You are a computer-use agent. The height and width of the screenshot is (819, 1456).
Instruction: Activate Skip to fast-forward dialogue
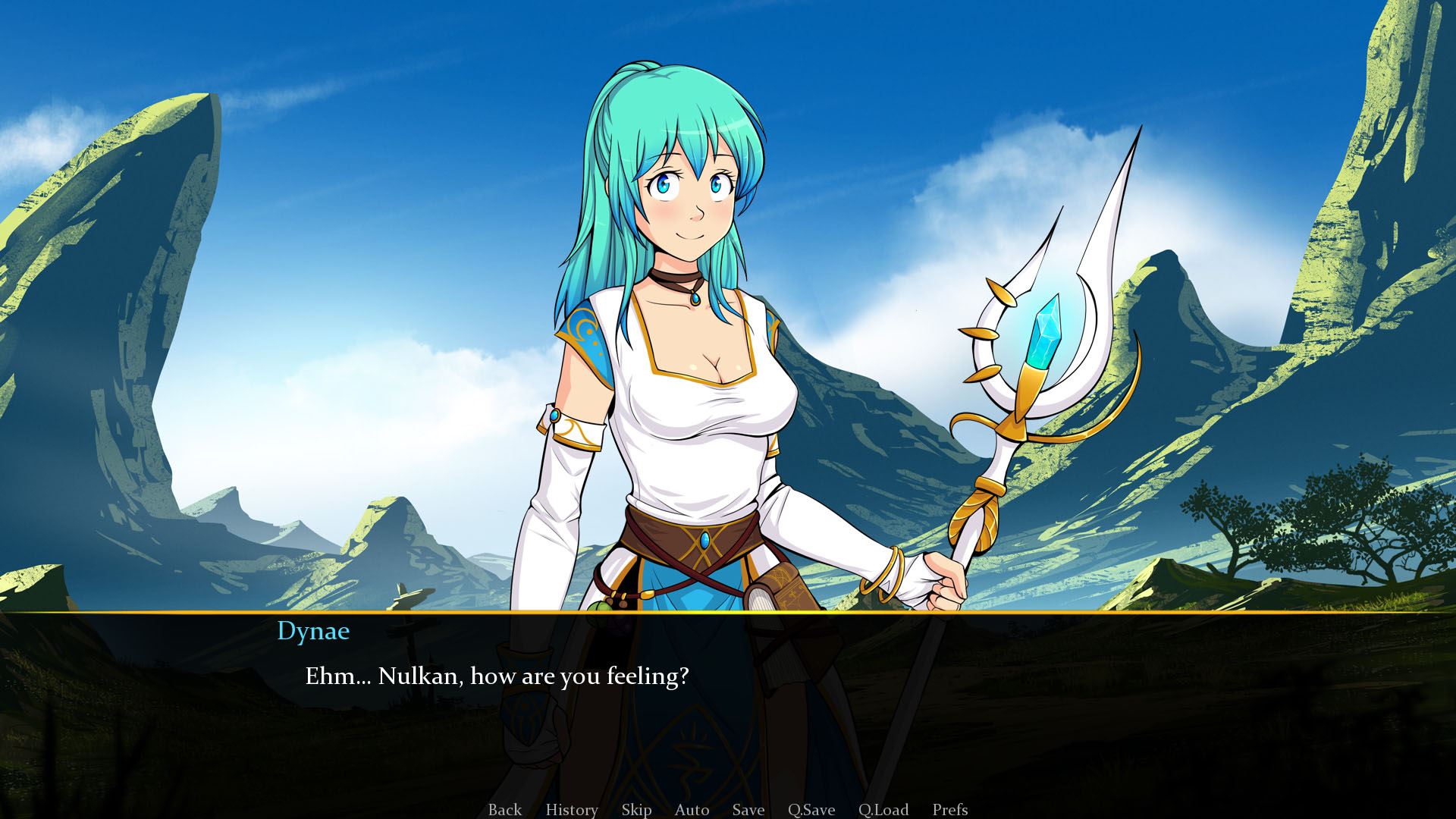(x=636, y=809)
